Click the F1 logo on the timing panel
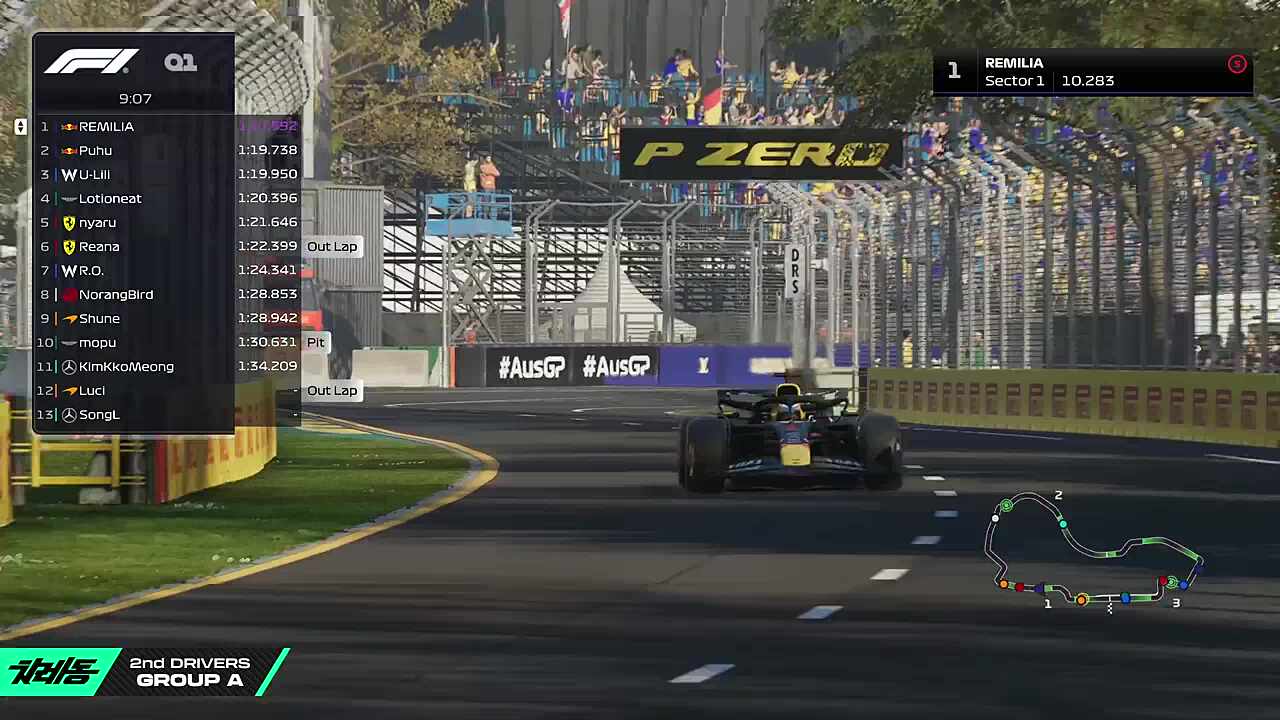This screenshot has width=1280, height=720. [90, 62]
